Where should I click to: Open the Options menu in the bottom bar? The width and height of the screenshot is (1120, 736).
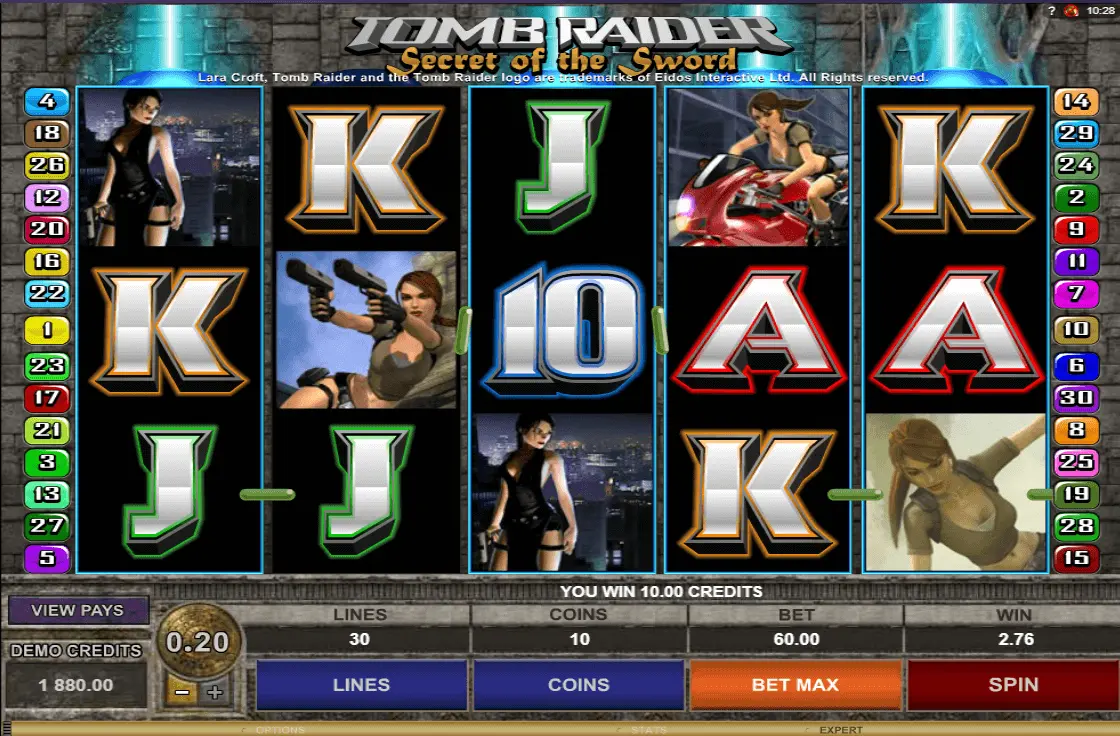(x=280, y=730)
